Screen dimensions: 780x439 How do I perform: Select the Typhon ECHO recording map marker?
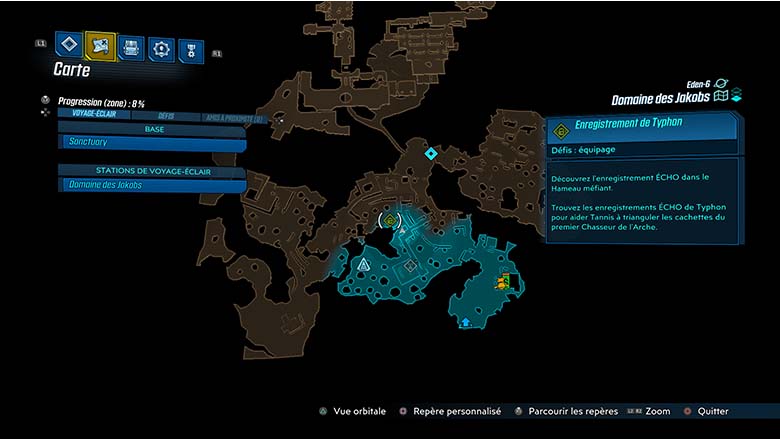(390, 219)
